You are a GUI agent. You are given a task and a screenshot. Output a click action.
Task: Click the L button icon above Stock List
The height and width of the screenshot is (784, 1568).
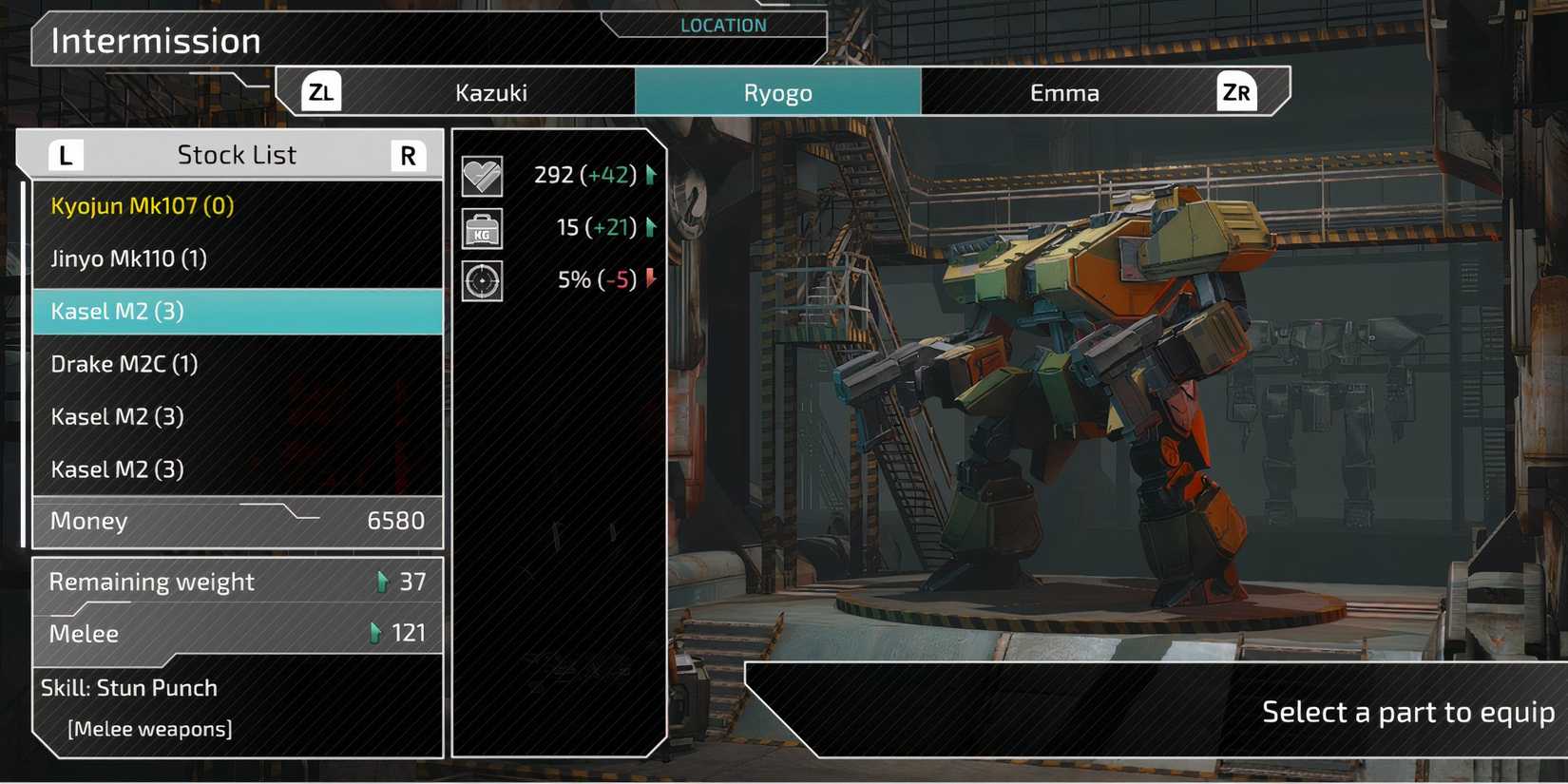[65, 154]
